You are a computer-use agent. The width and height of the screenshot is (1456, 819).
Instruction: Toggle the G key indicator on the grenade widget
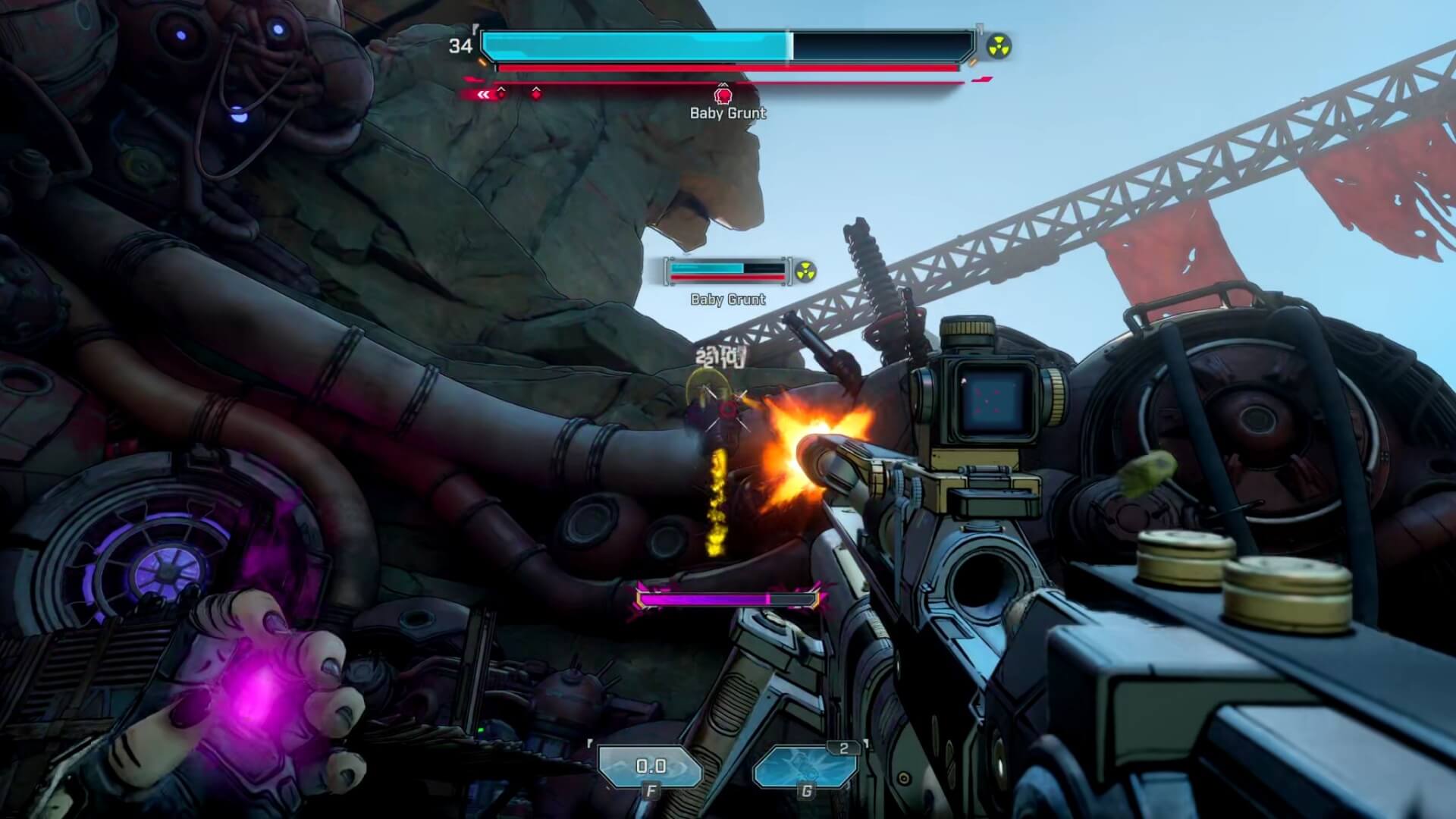807,791
